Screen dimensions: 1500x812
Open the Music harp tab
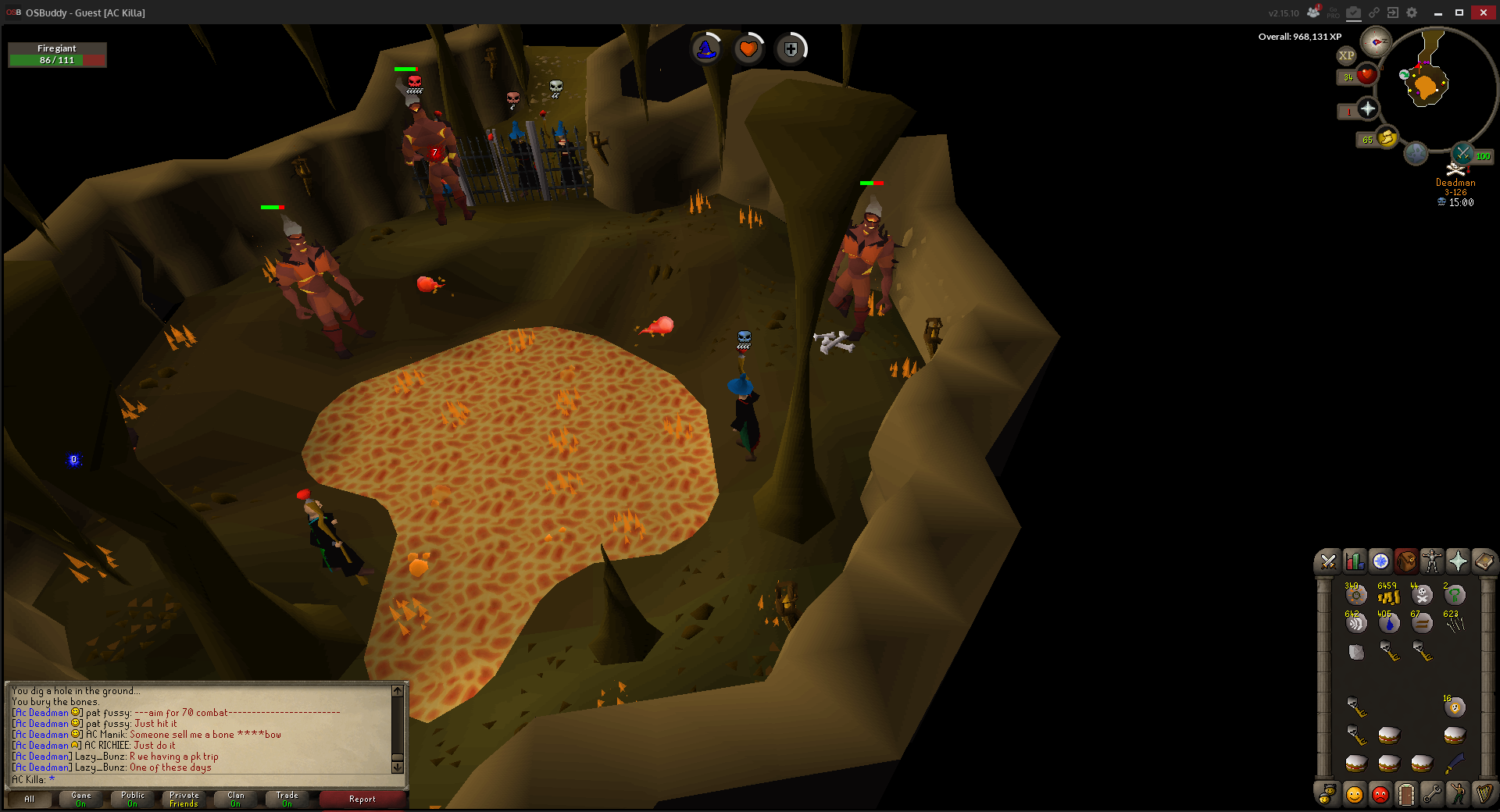click(1484, 795)
